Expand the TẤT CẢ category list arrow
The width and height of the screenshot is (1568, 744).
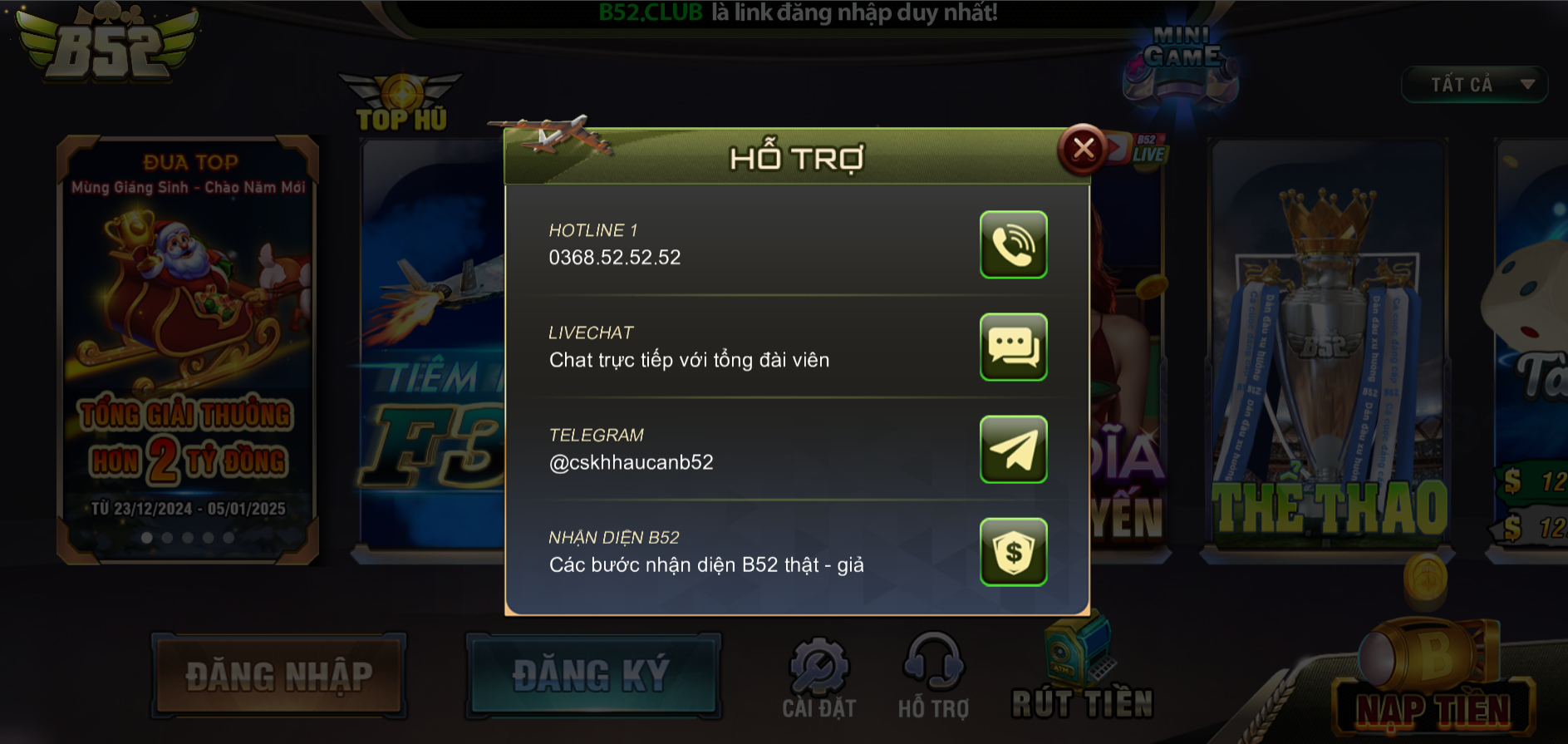[1527, 84]
